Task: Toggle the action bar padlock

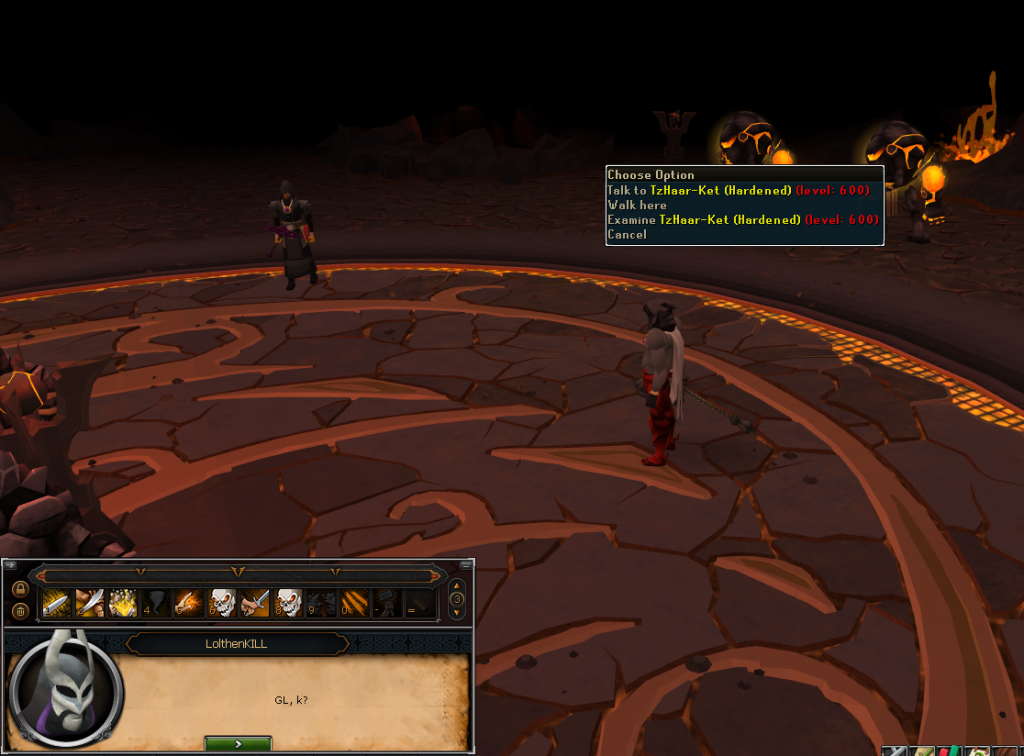Action: 20,588
